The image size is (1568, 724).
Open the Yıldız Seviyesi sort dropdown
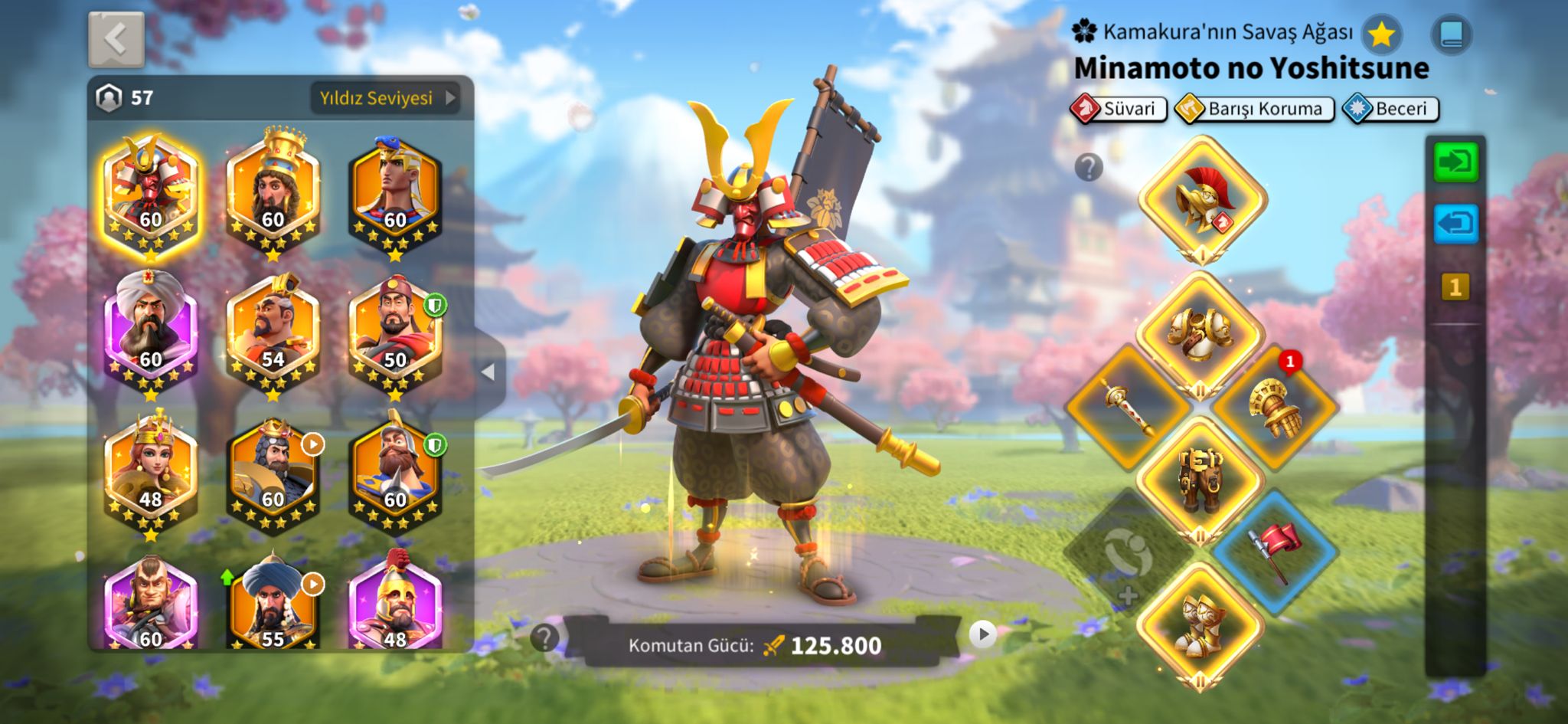[x=385, y=98]
